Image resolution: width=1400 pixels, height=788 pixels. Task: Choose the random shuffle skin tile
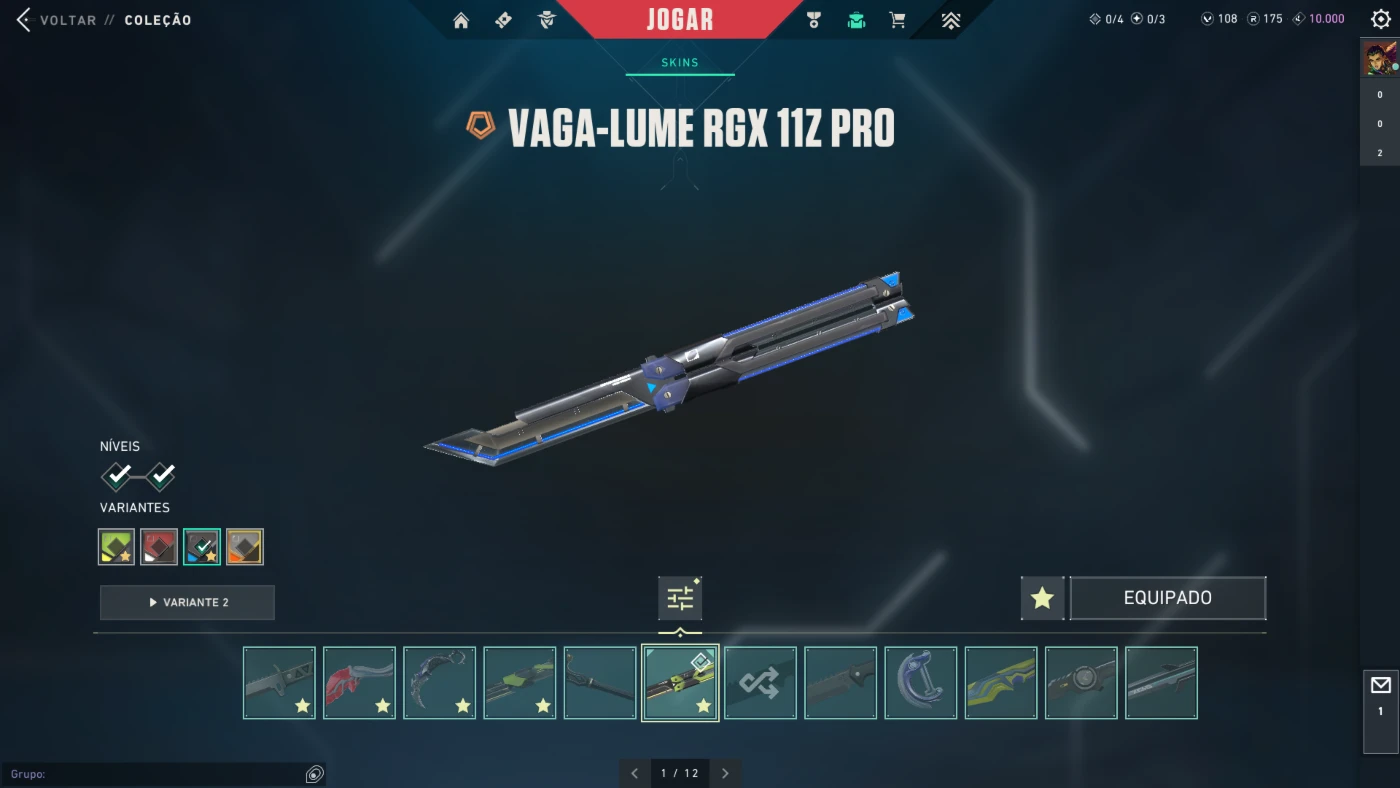coord(760,683)
